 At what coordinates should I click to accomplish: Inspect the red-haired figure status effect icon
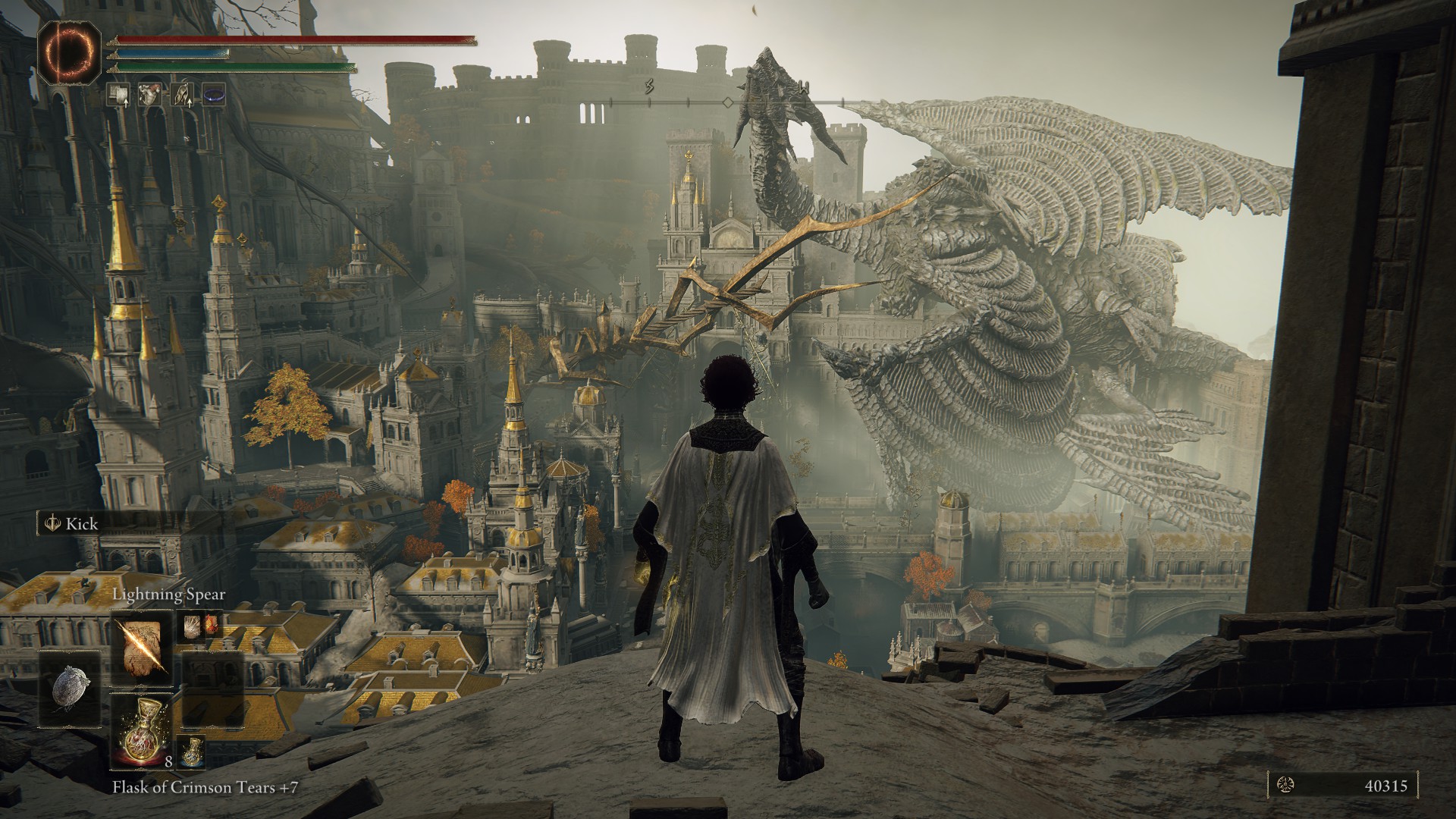pos(151,94)
